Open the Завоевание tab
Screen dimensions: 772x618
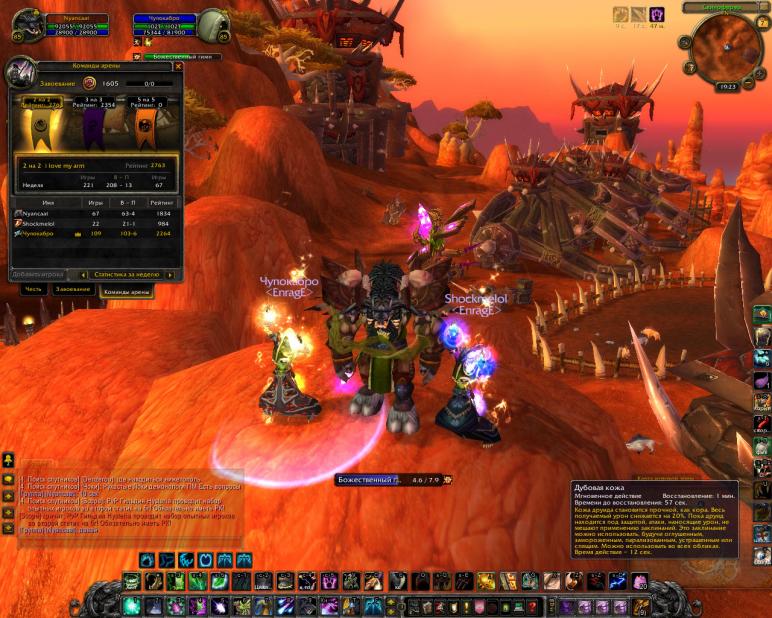tap(73, 289)
